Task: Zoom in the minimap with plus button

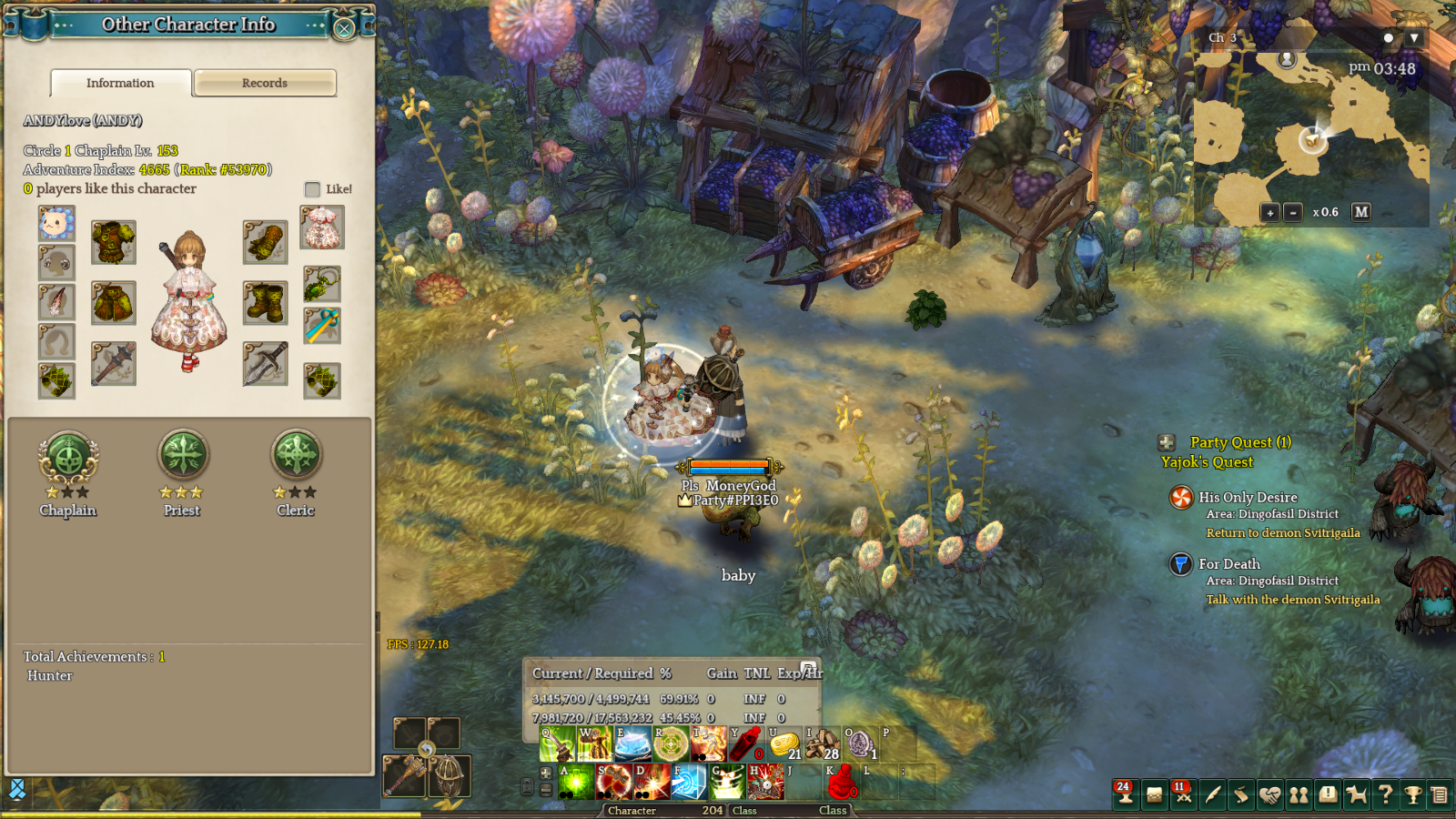Action: click(1269, 212)
